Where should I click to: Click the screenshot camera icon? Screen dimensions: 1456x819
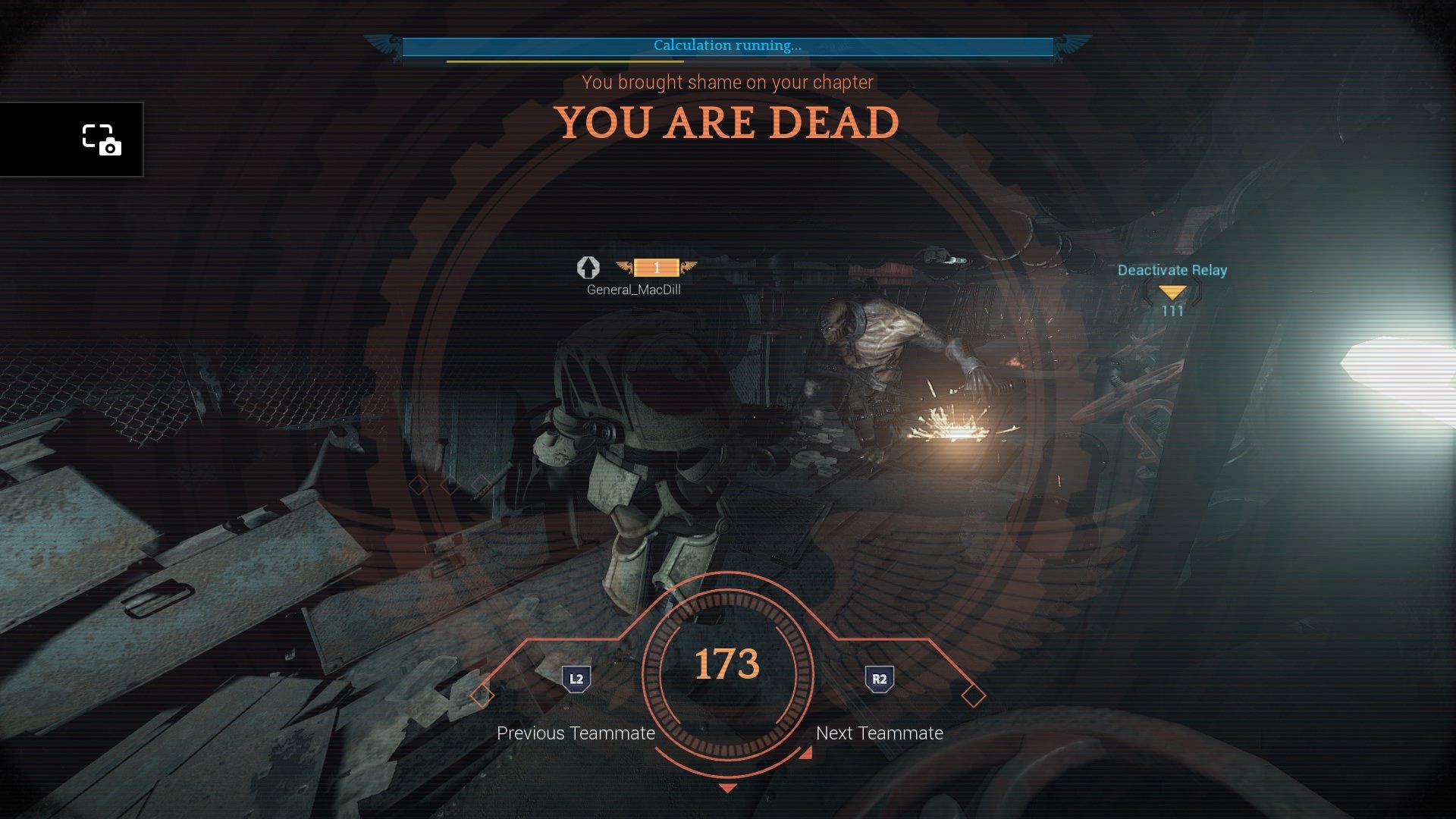[101, 140]
